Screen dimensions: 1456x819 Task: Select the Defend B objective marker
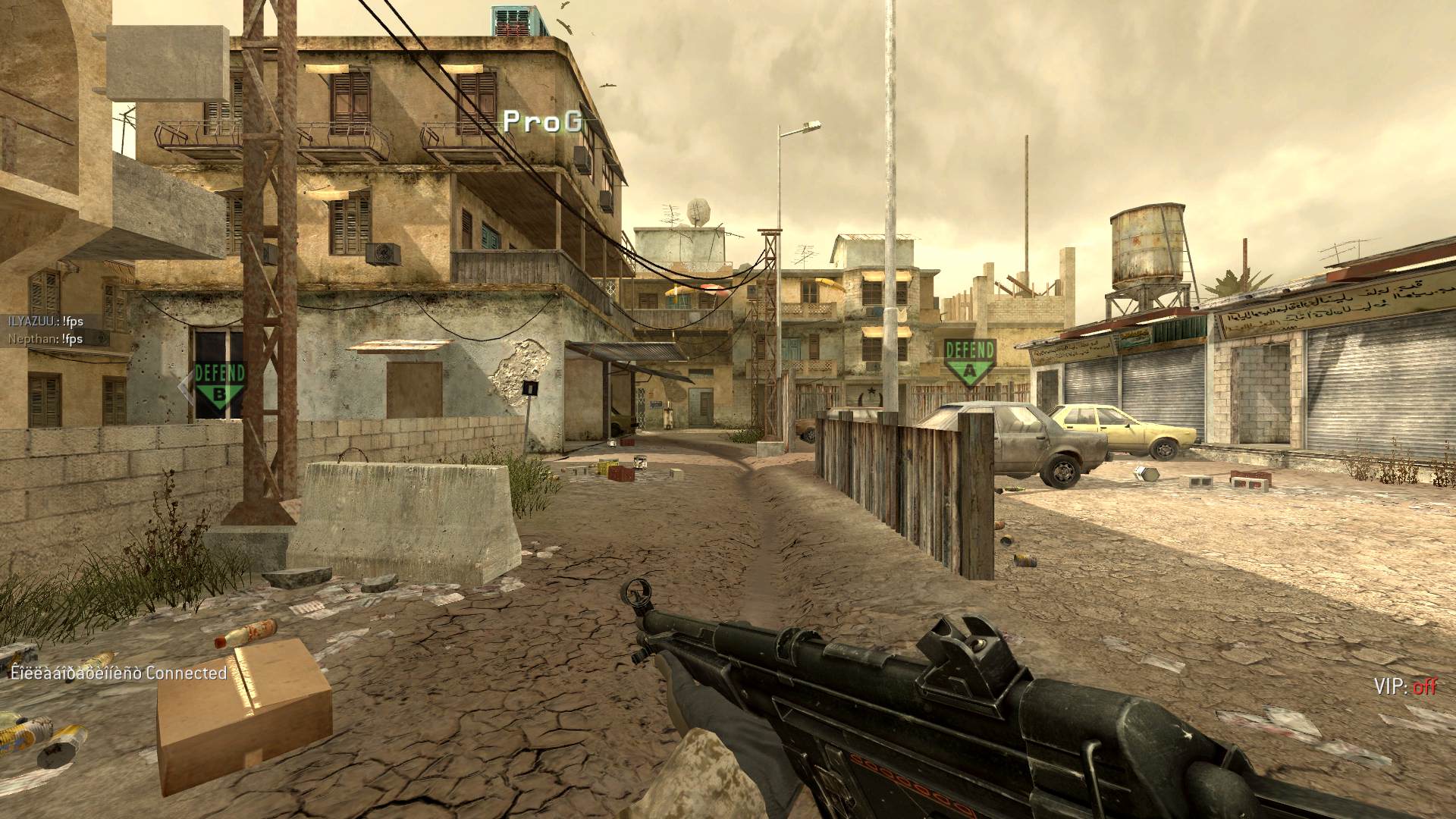[x=219, y=386]
